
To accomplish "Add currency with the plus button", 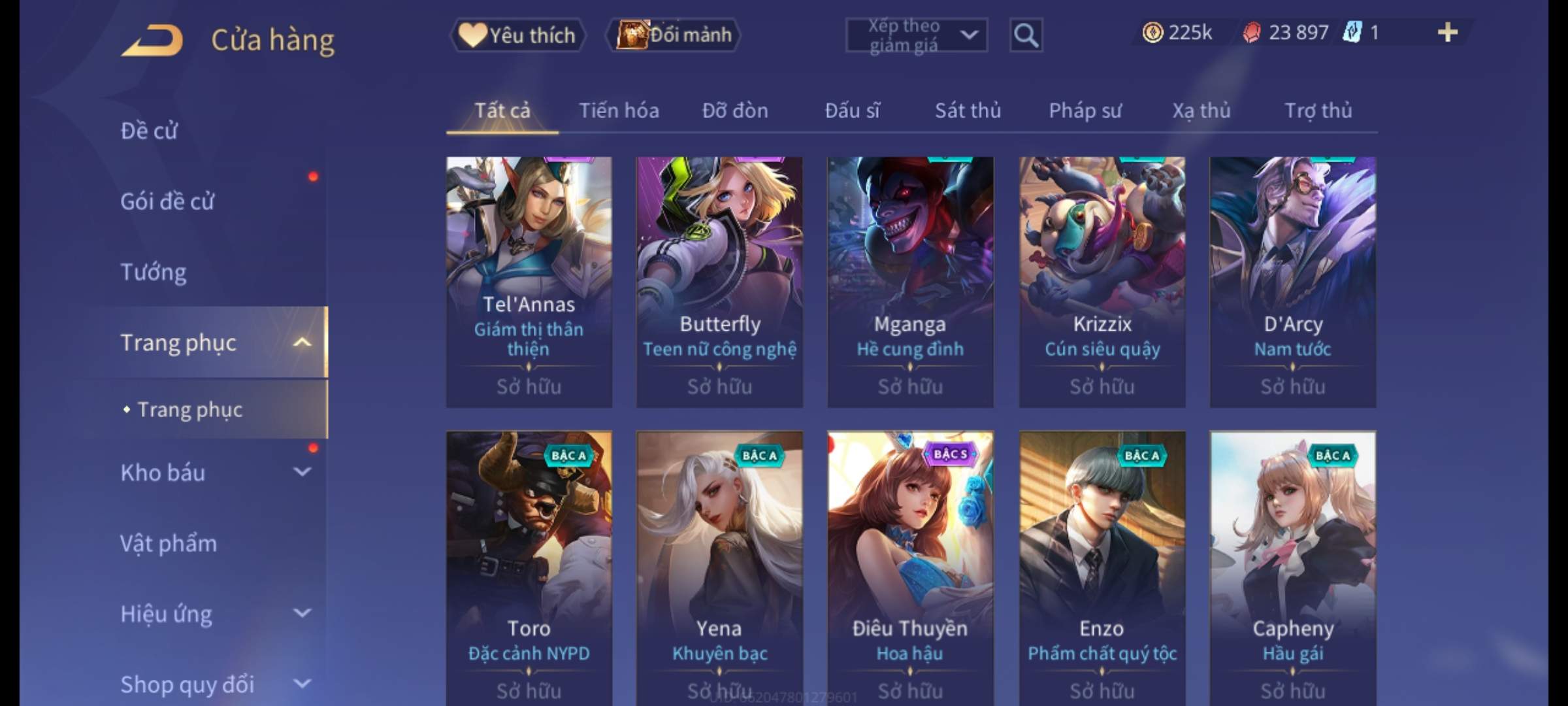I will (1447, 33).
